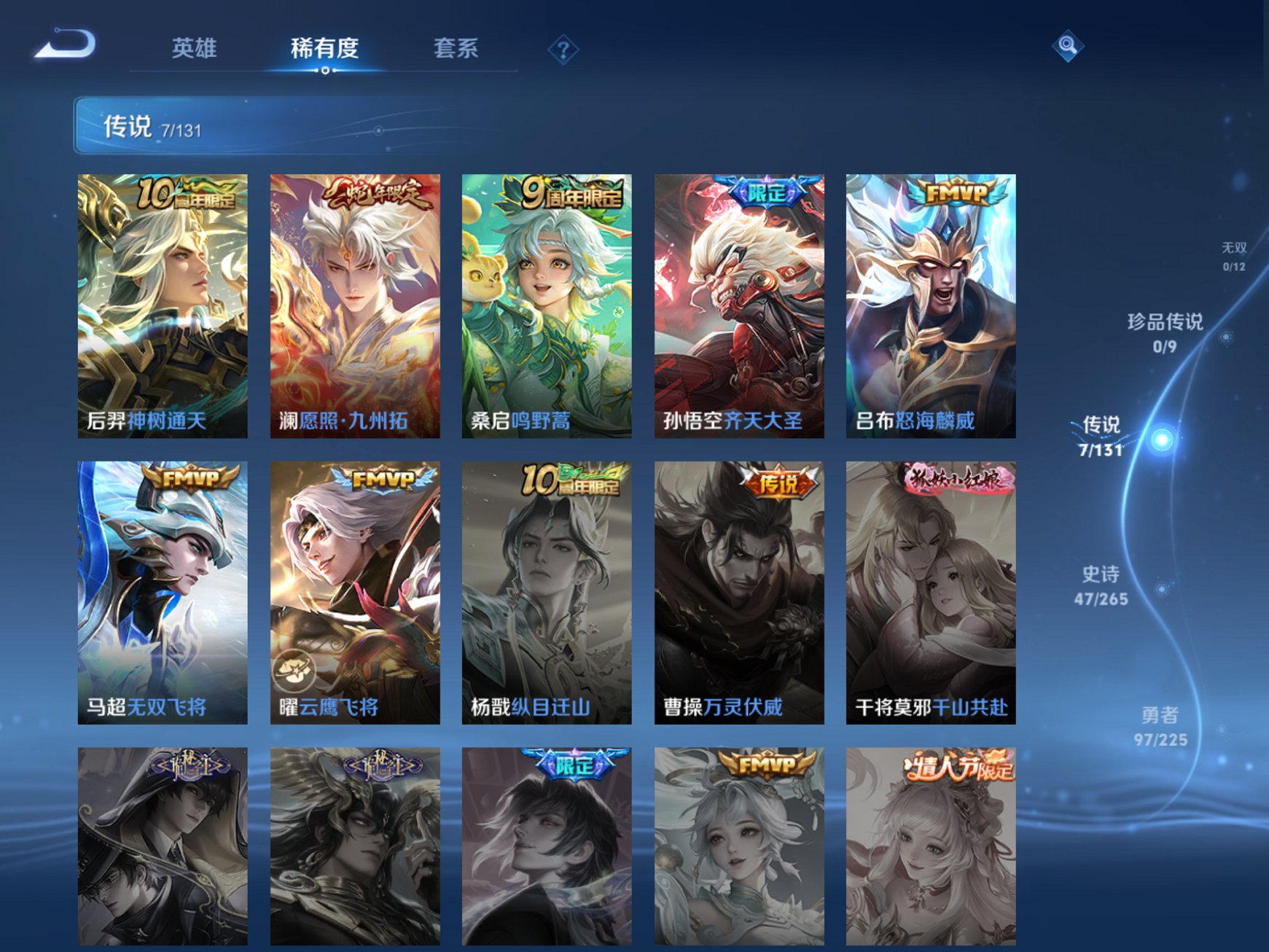
Task: Switch to the 英雄 tab
Action: pyautogui.click(x=195, y=47)
